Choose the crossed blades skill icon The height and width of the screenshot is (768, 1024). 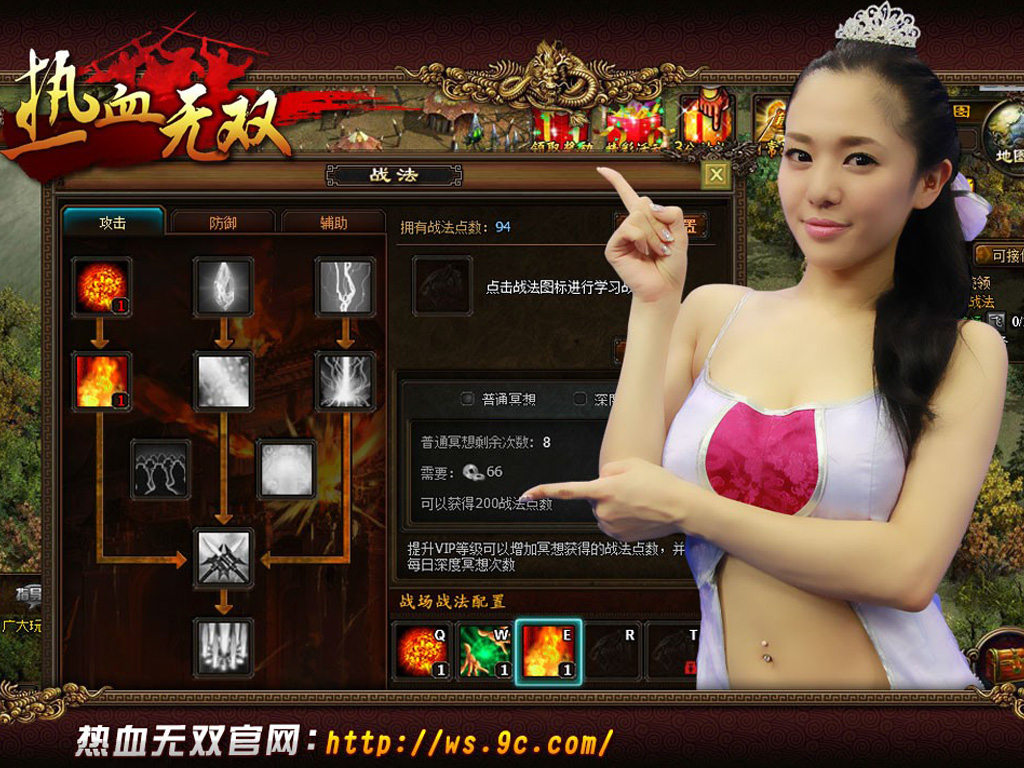(223, 558)
